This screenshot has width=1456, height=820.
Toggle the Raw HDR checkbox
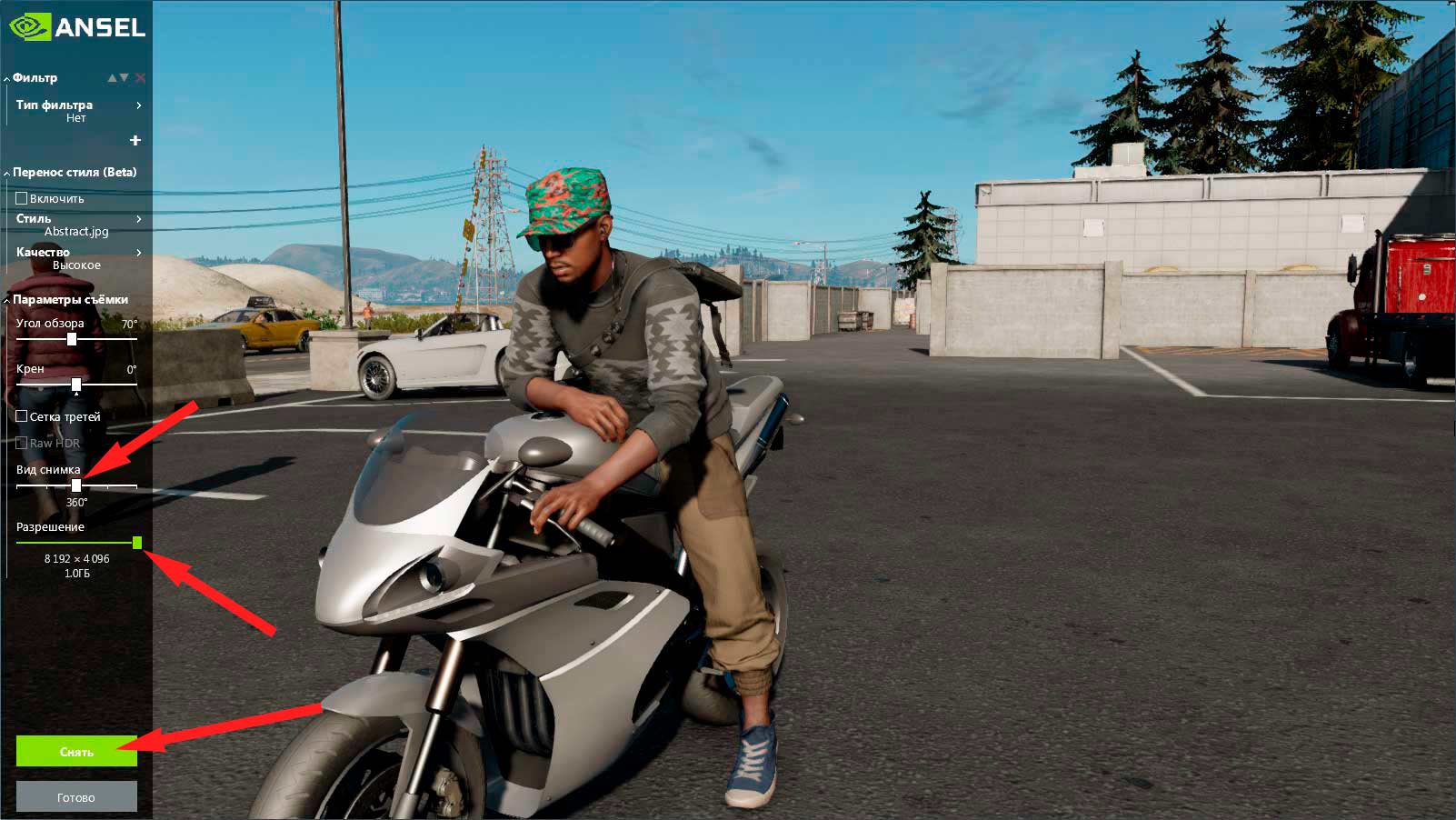point(19,443)
